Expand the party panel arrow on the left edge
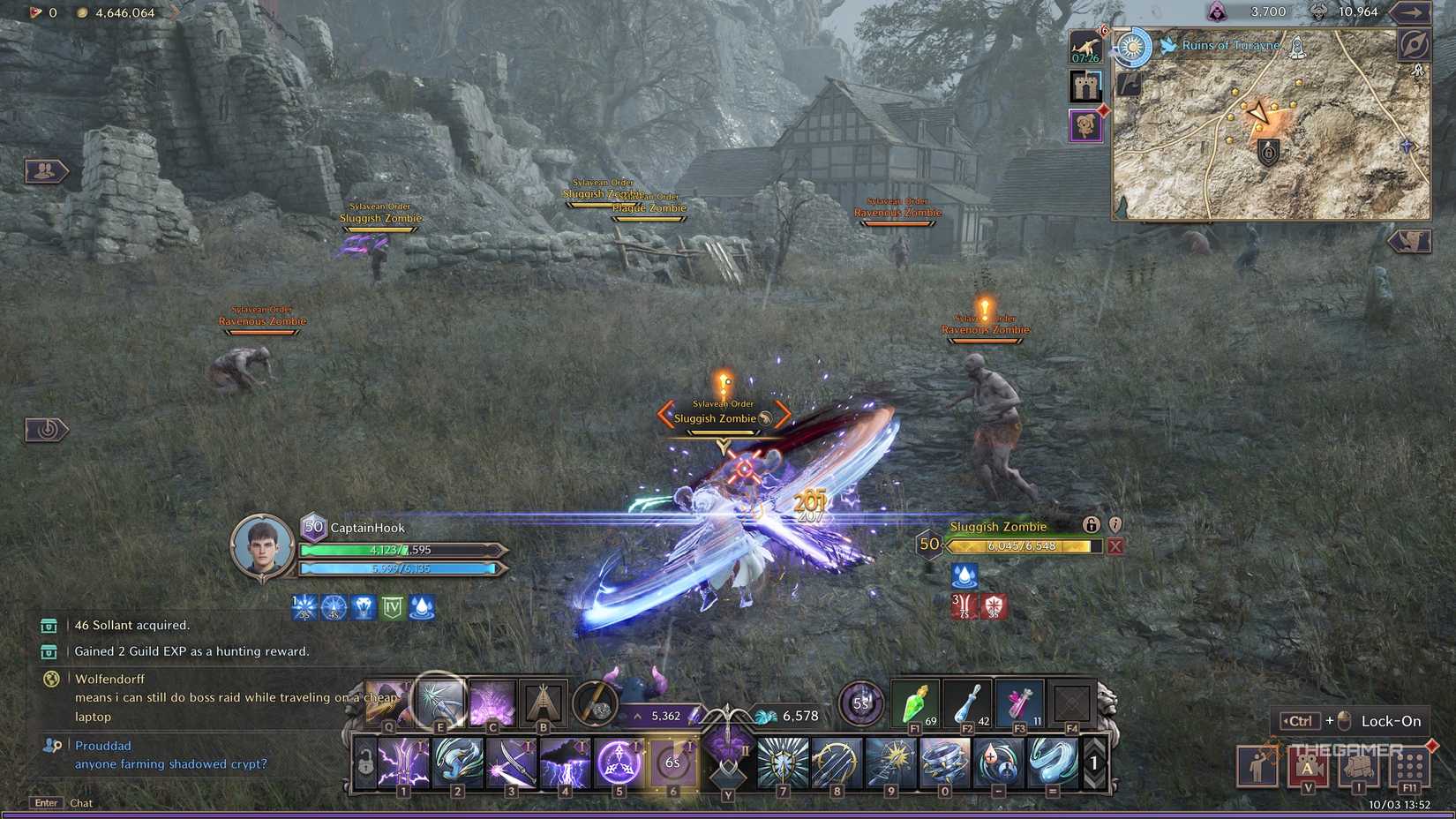 [46, 171]
